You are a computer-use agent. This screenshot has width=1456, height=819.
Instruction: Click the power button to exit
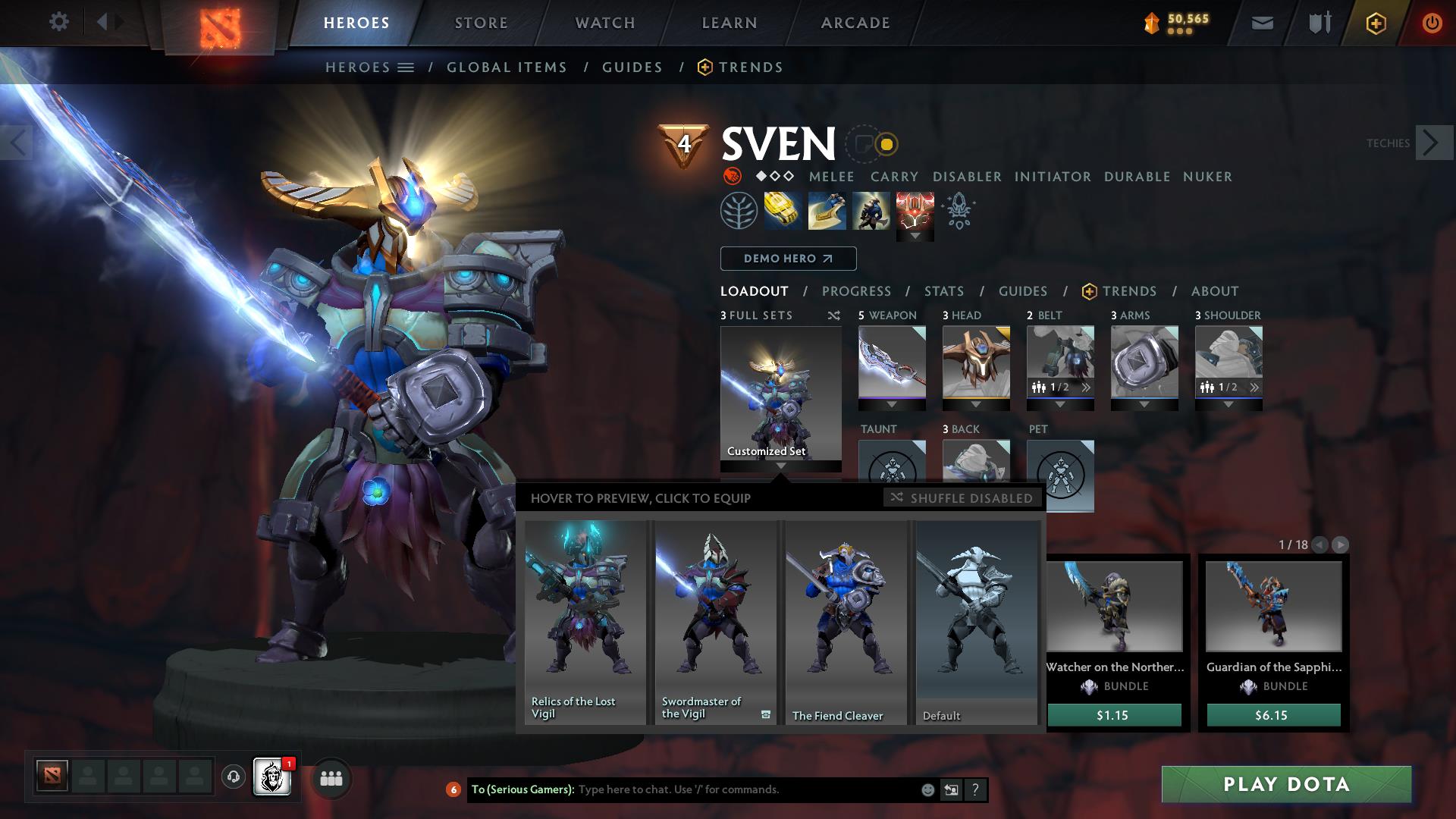click(x=1432, y=22)
